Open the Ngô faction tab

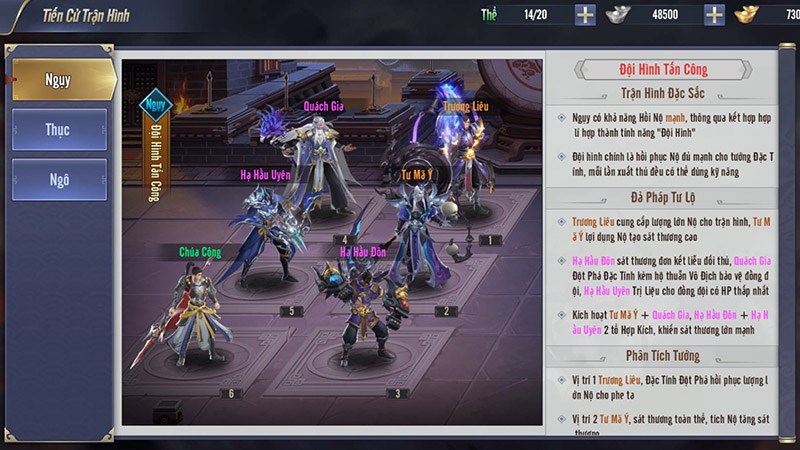tap(59, 180)
